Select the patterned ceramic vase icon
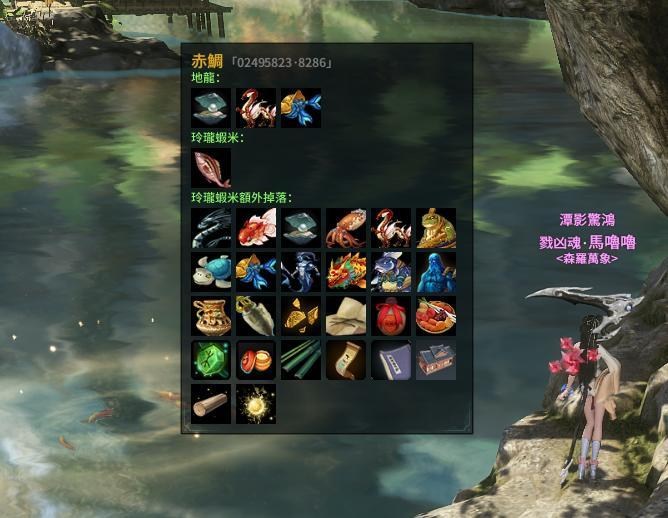The image size is (668, 518). click(211, 316)
